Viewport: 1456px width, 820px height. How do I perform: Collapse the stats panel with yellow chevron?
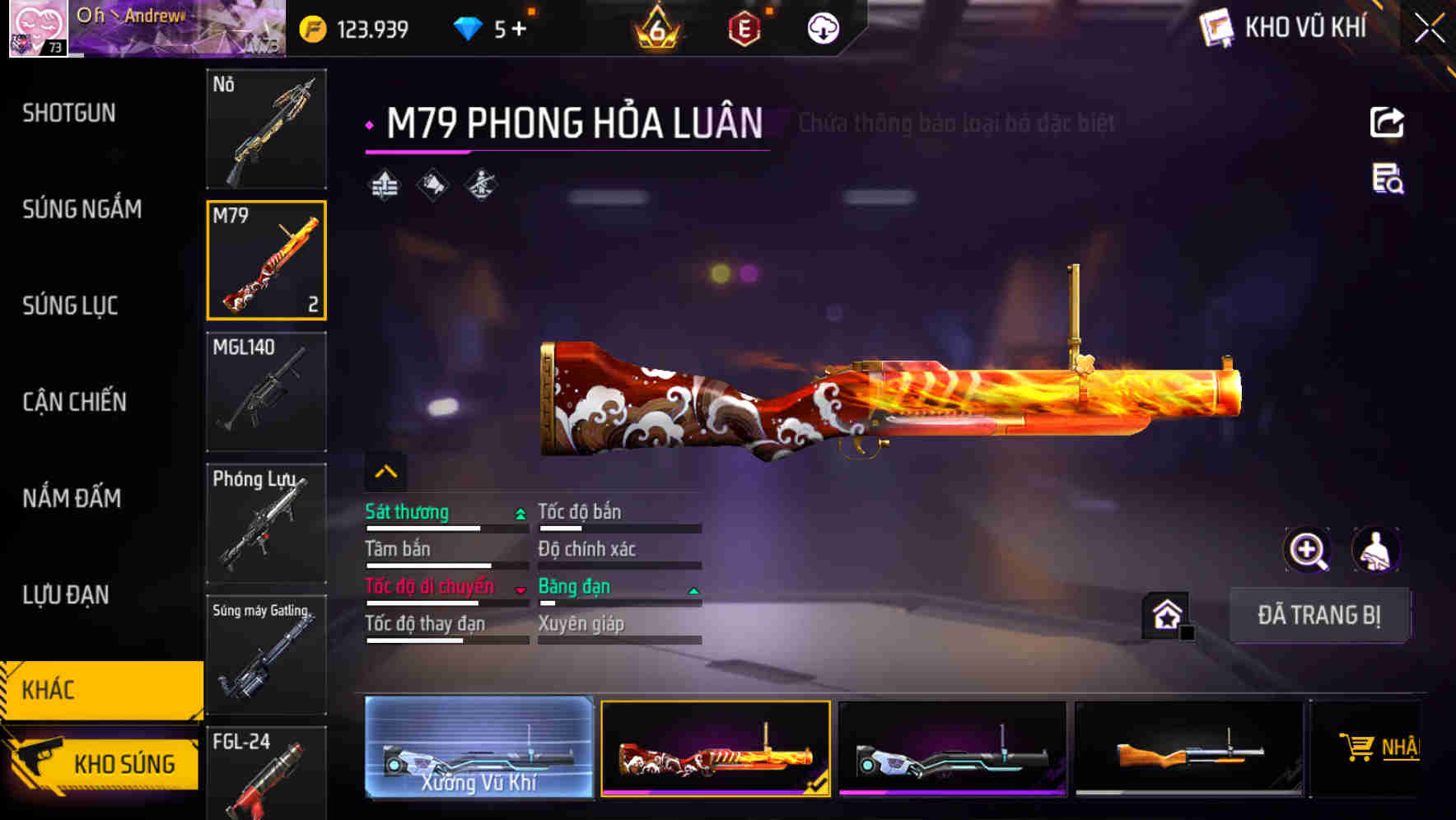click(385, 470)
